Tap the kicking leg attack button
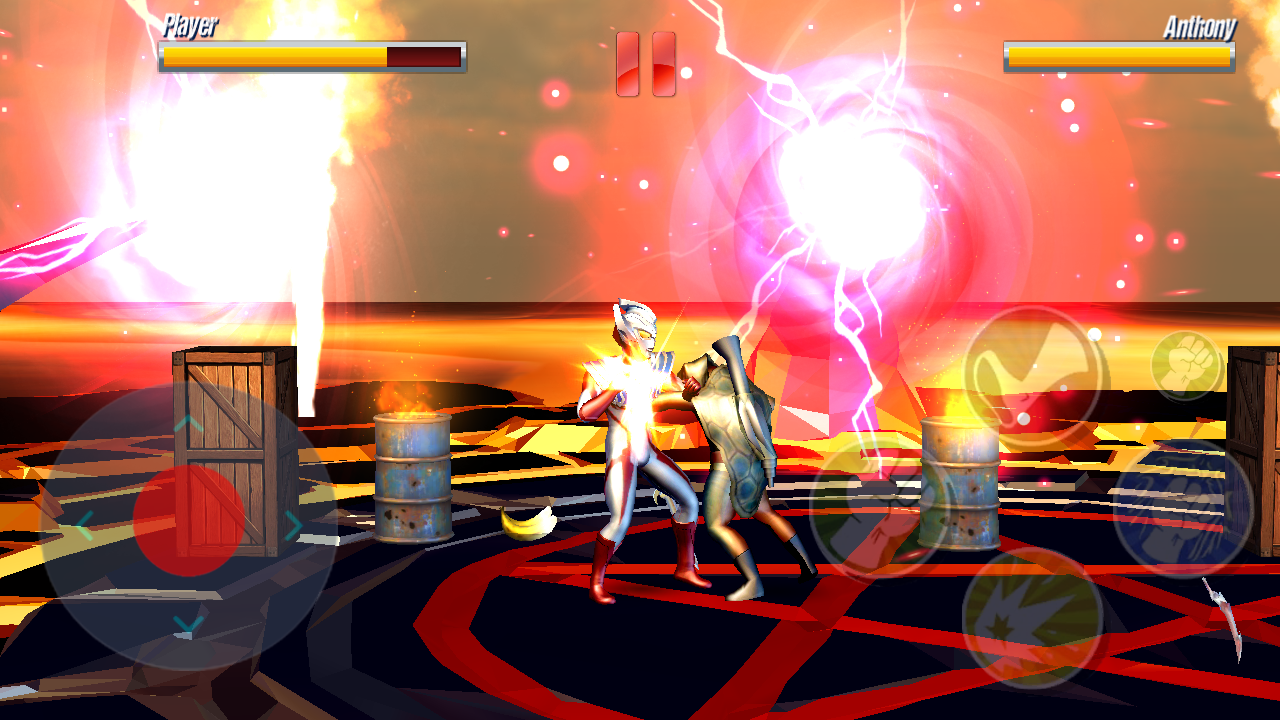The height and width of the screenshot is (720, 1280). click(1033, 377)
